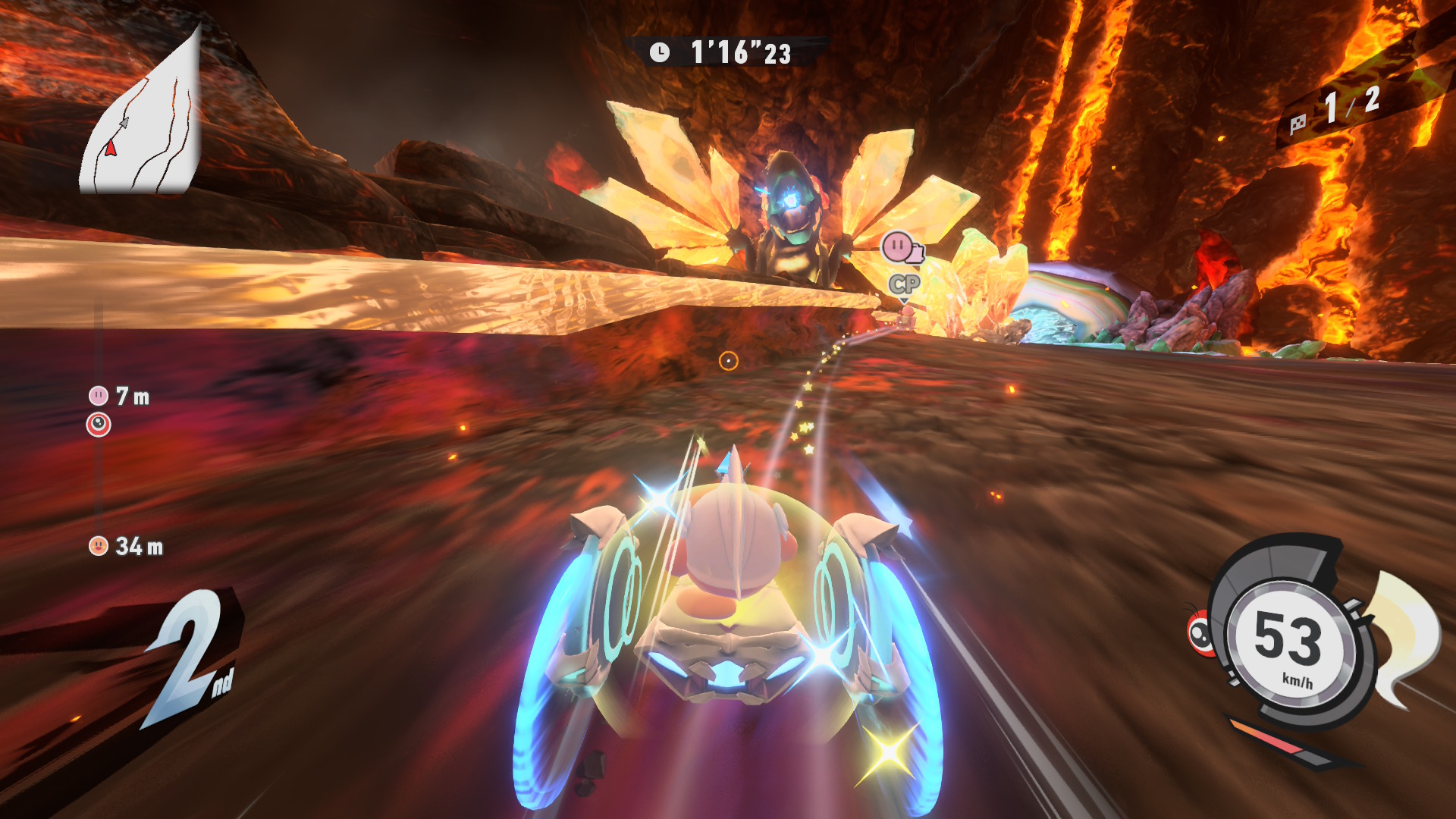Screen dimensions: 1456x819
Task: Select the pink CP racer marker ahead
Action: click(899, 247)
